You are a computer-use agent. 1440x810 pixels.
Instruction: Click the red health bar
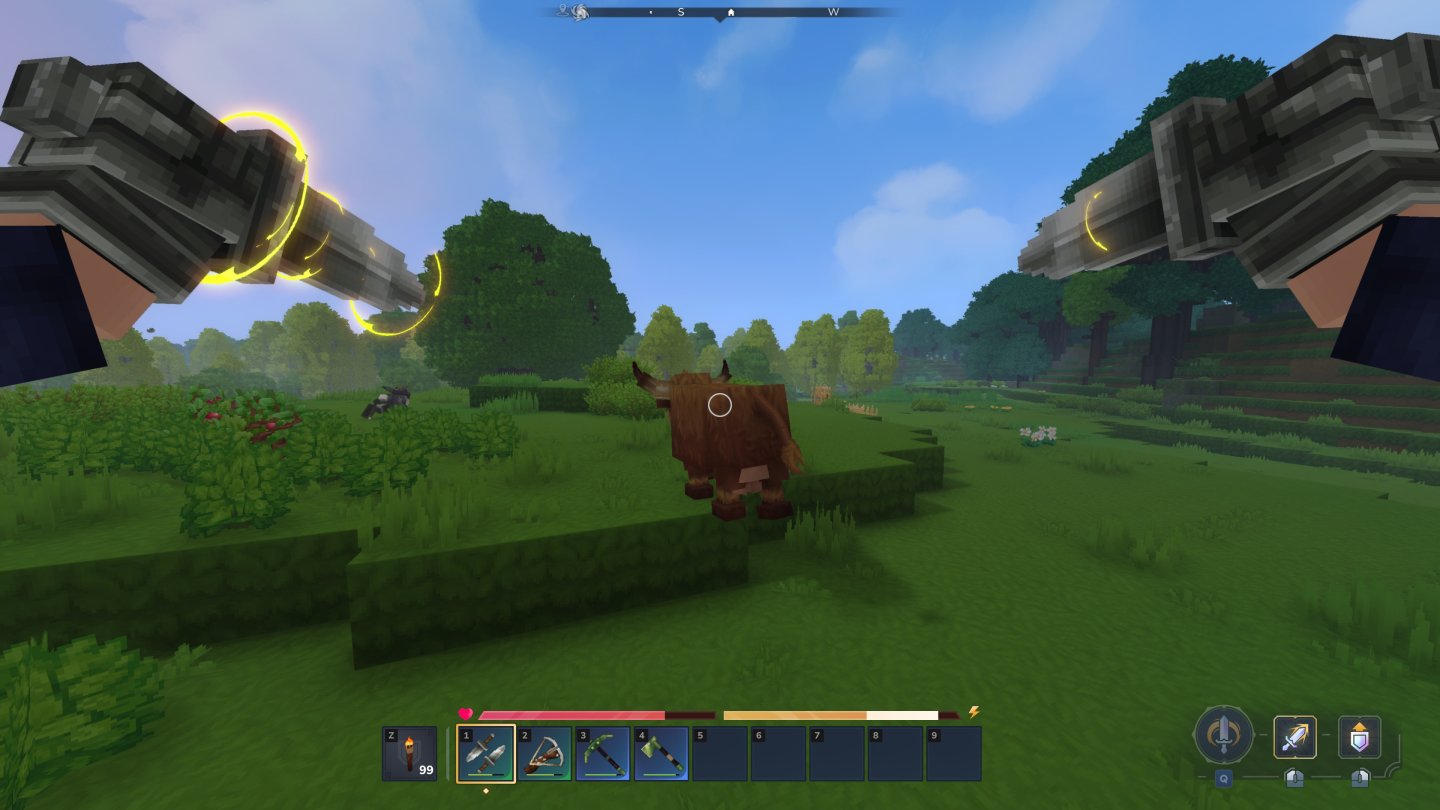(x=570, y=715)
